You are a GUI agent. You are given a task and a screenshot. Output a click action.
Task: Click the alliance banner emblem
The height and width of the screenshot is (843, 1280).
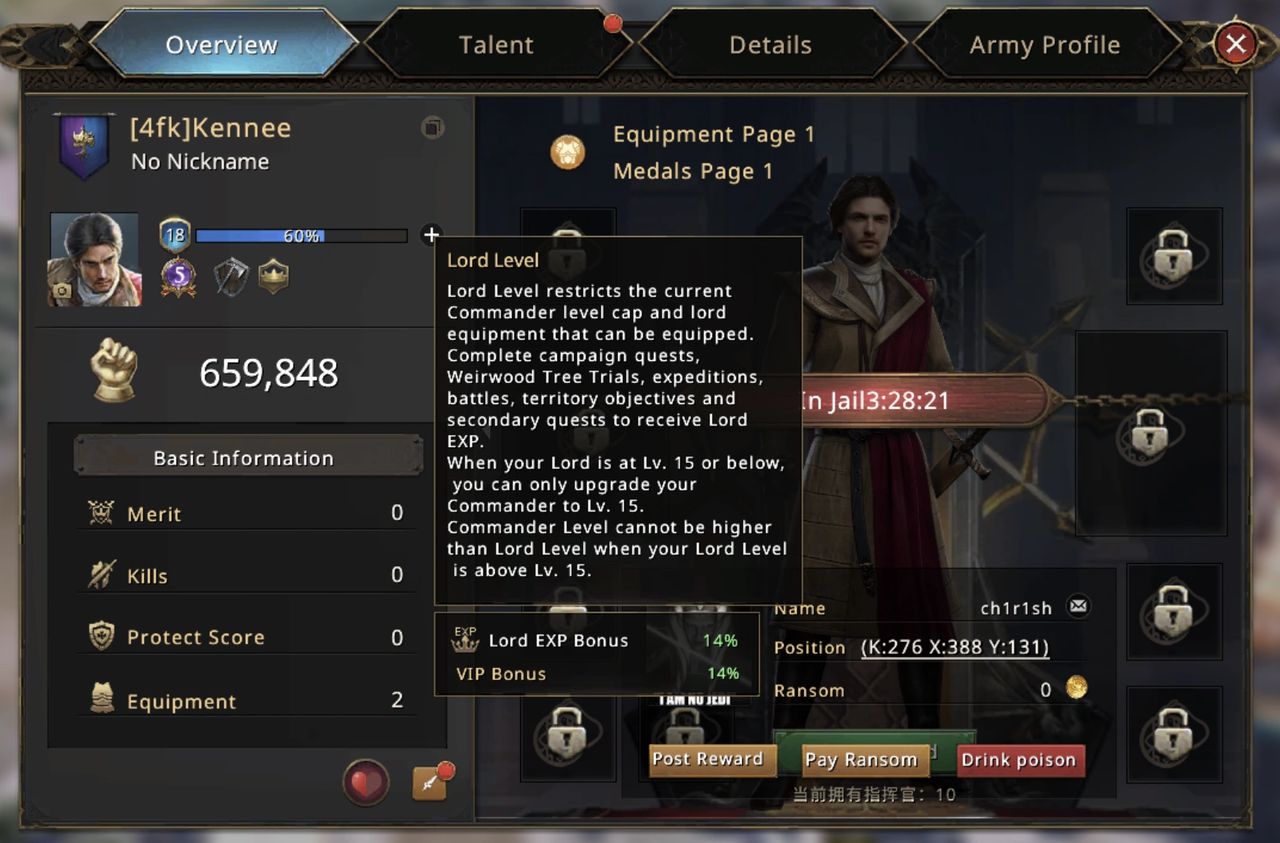(x=83, y=146)
